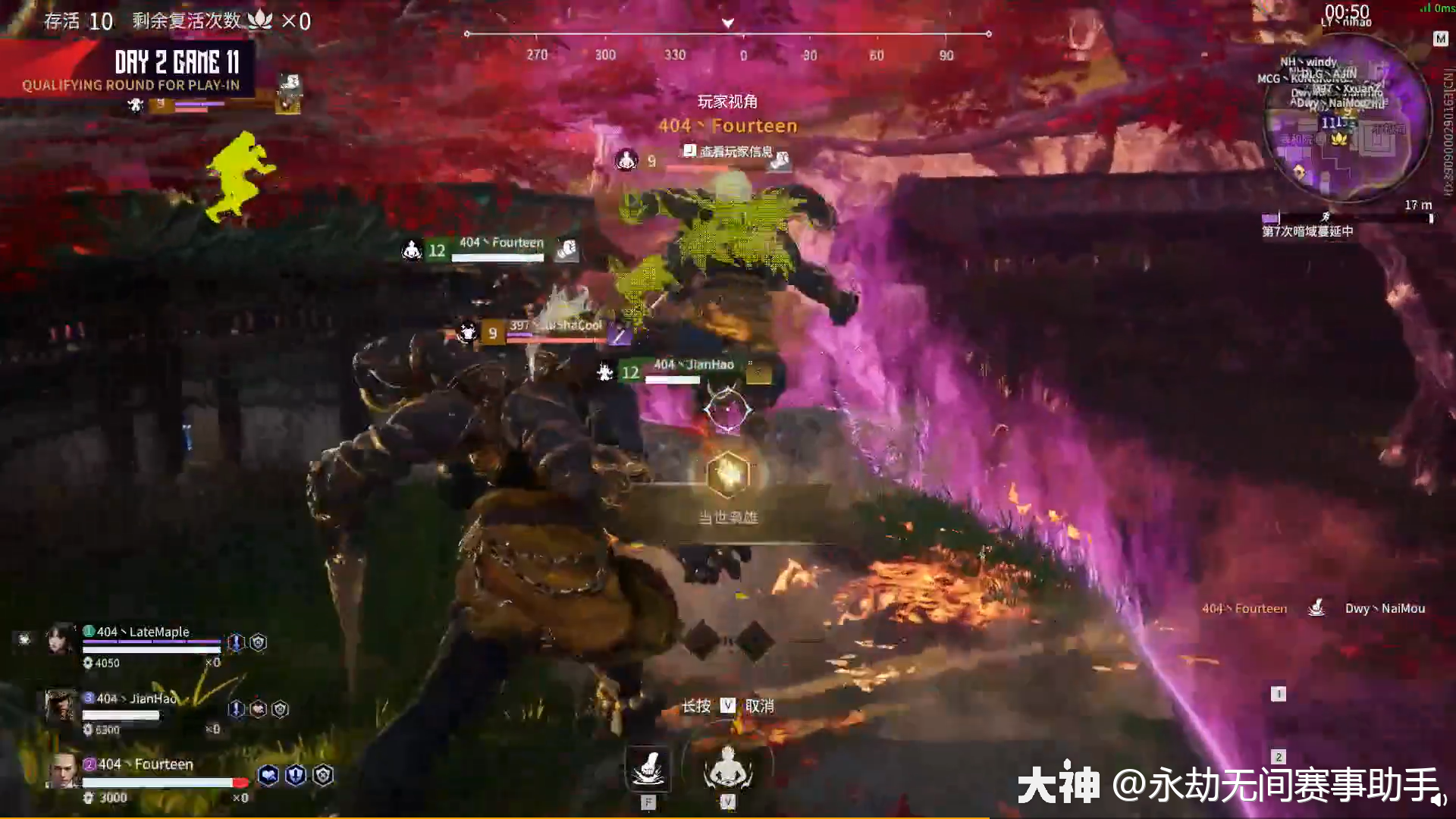Select teammate 404 LateMaple's portrait
1456x819 pixels.
pos(61,639)
